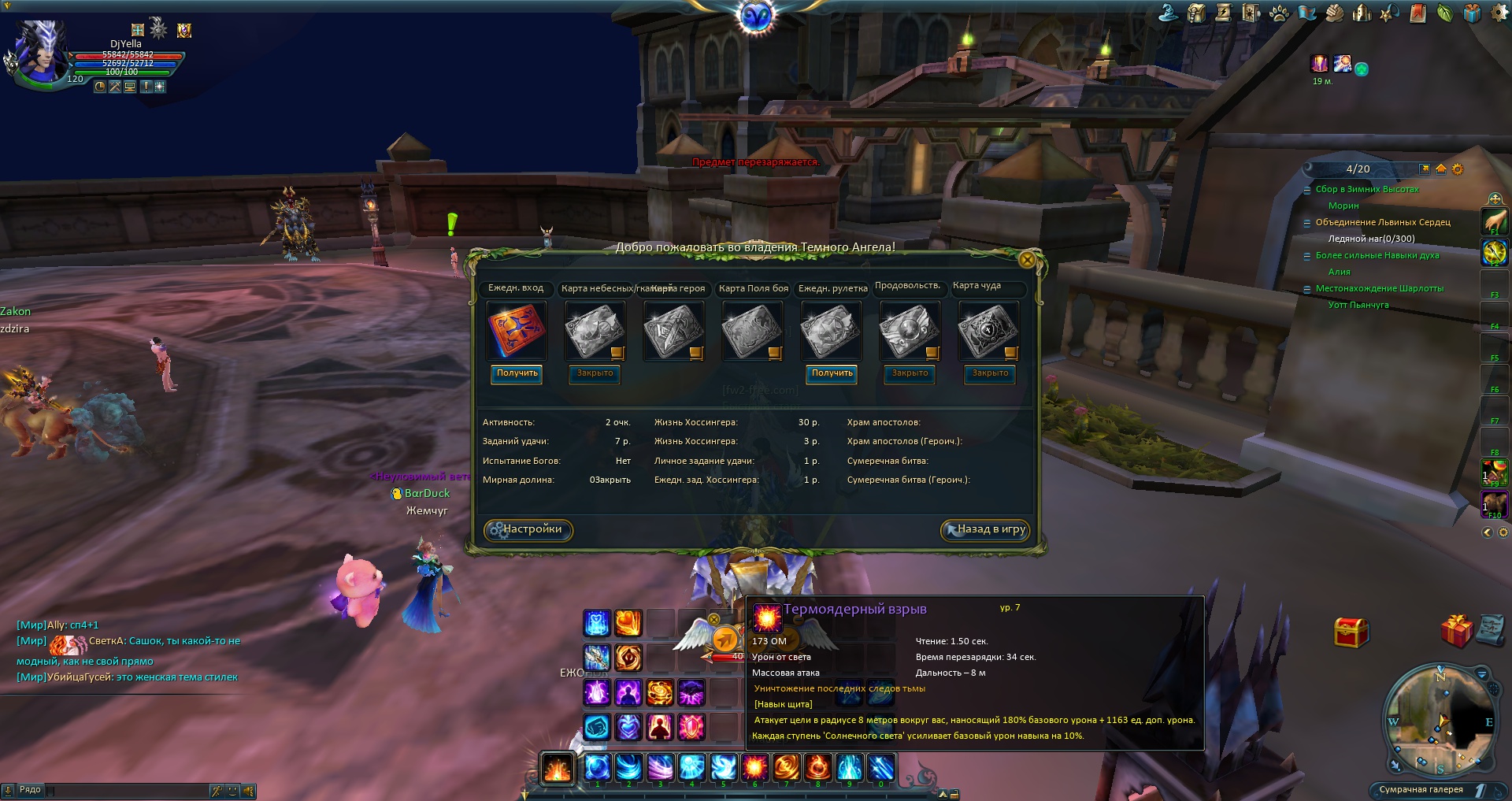The width and height of the screenshot is (1512, 801).
Task: Open the red treasure chest icon
Action: point(1351,632)
